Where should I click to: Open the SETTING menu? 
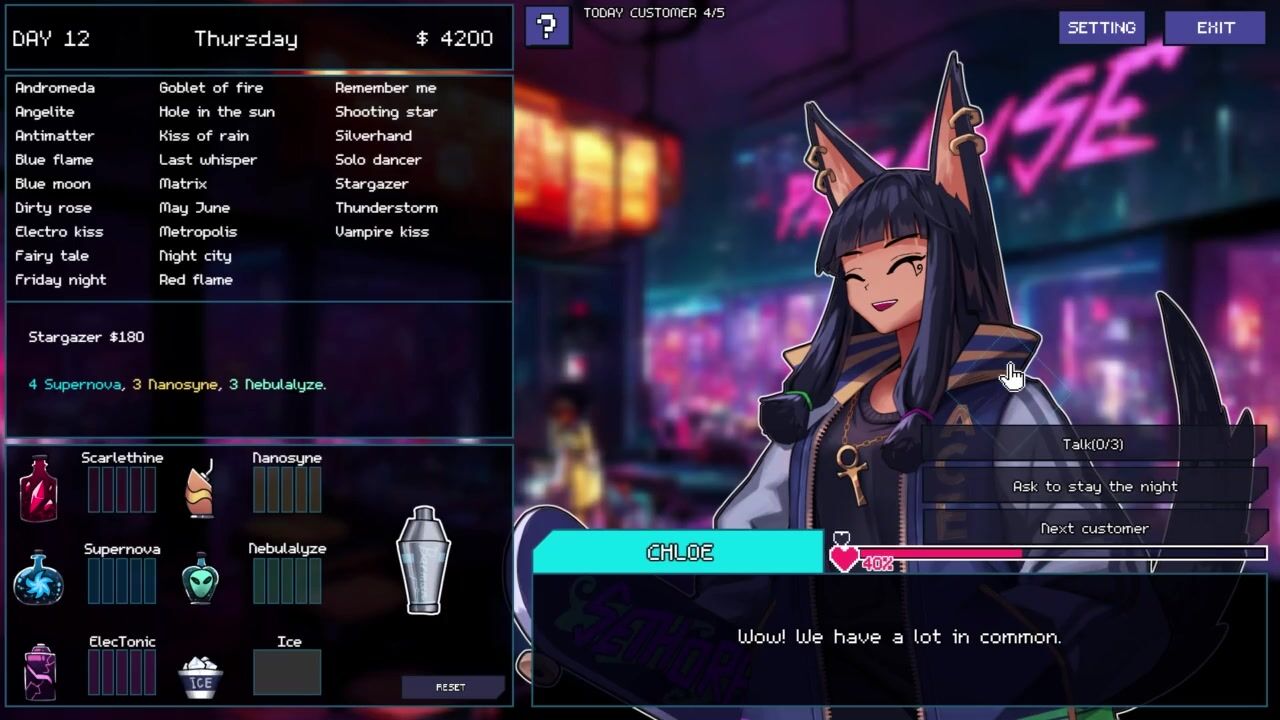tap(1101, 28)
